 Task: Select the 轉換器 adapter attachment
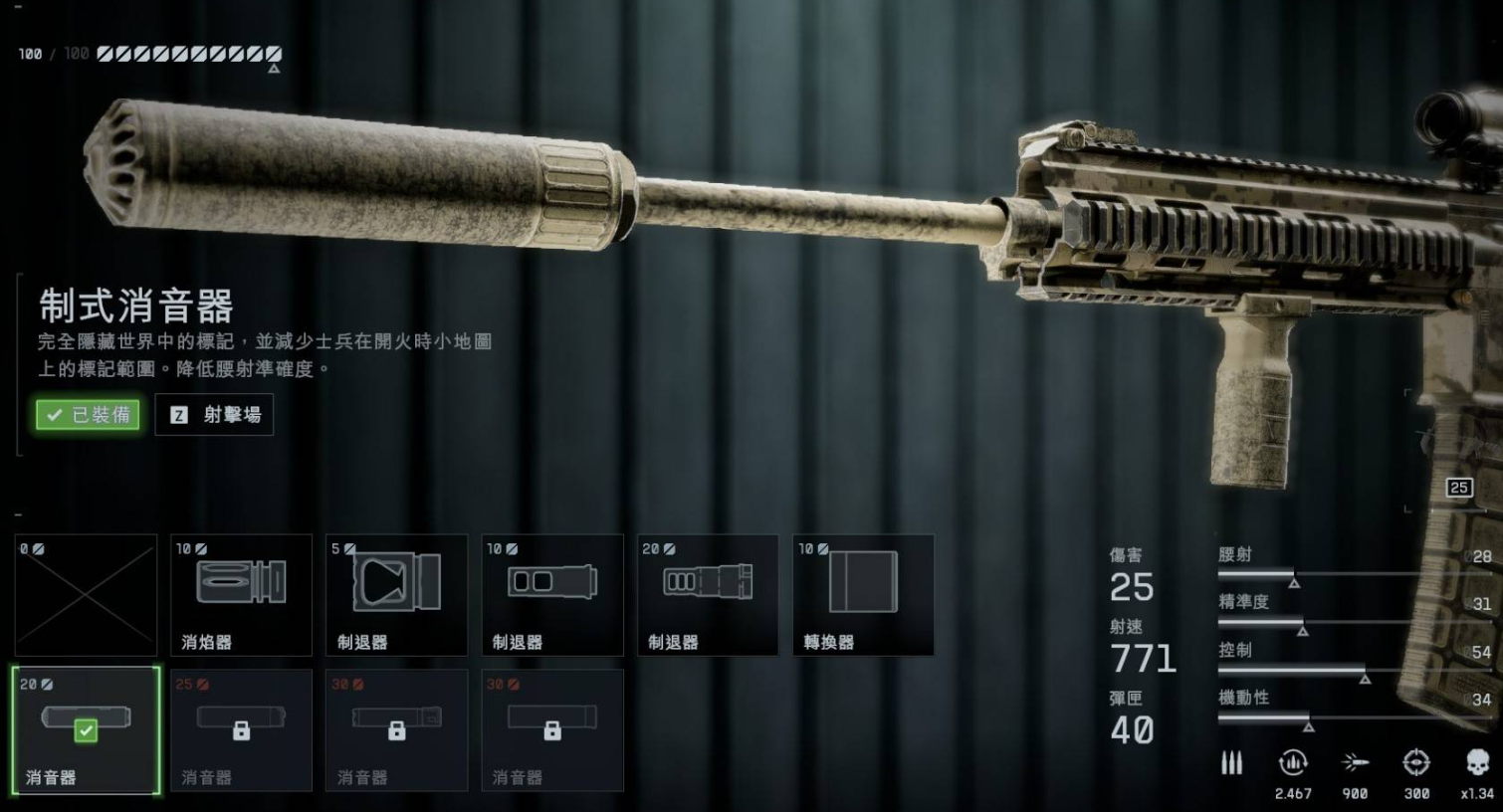point(863,595)
